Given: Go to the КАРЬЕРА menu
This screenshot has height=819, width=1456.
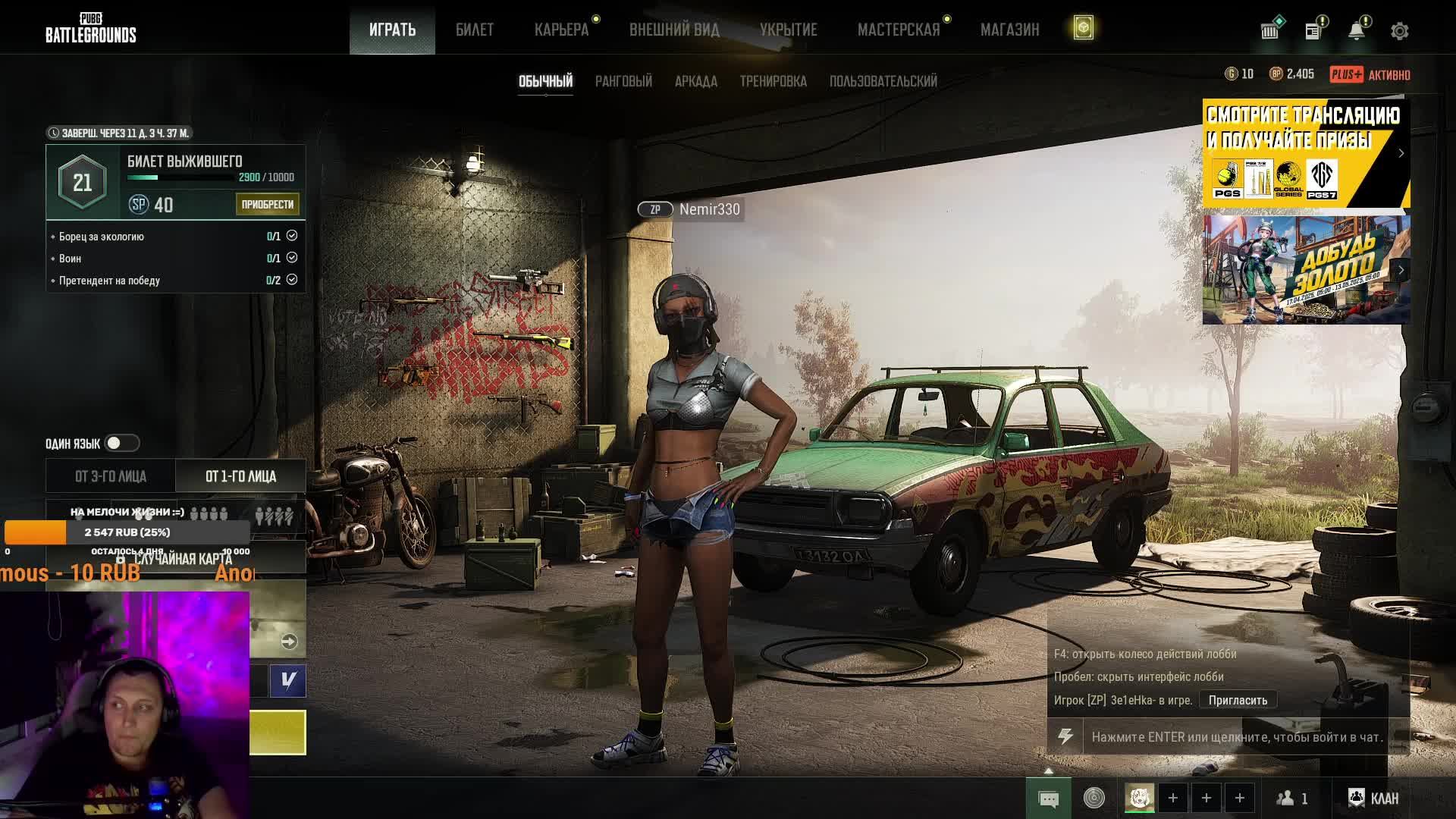Looking at the screenshot, I should click(x=561, y=30).
